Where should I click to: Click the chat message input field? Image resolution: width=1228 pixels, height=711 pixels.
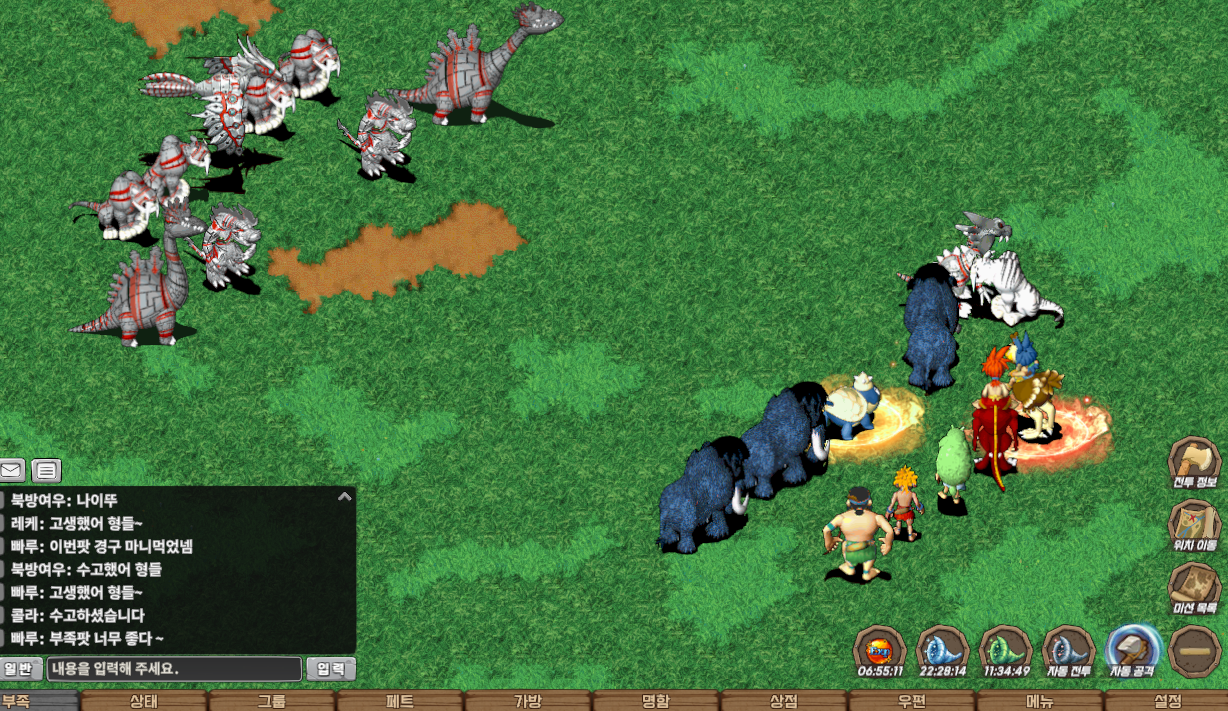[x=174, y=669]
